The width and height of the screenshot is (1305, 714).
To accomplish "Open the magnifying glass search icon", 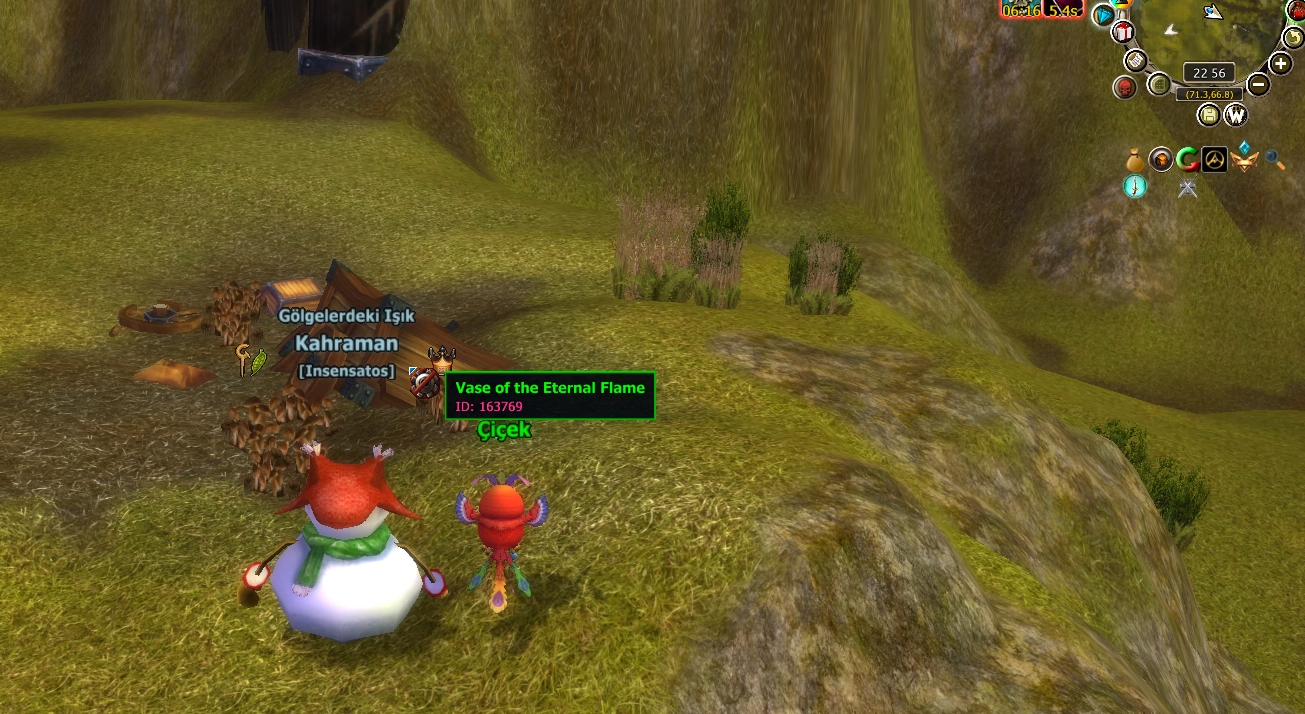I will tap(1274, 159).
